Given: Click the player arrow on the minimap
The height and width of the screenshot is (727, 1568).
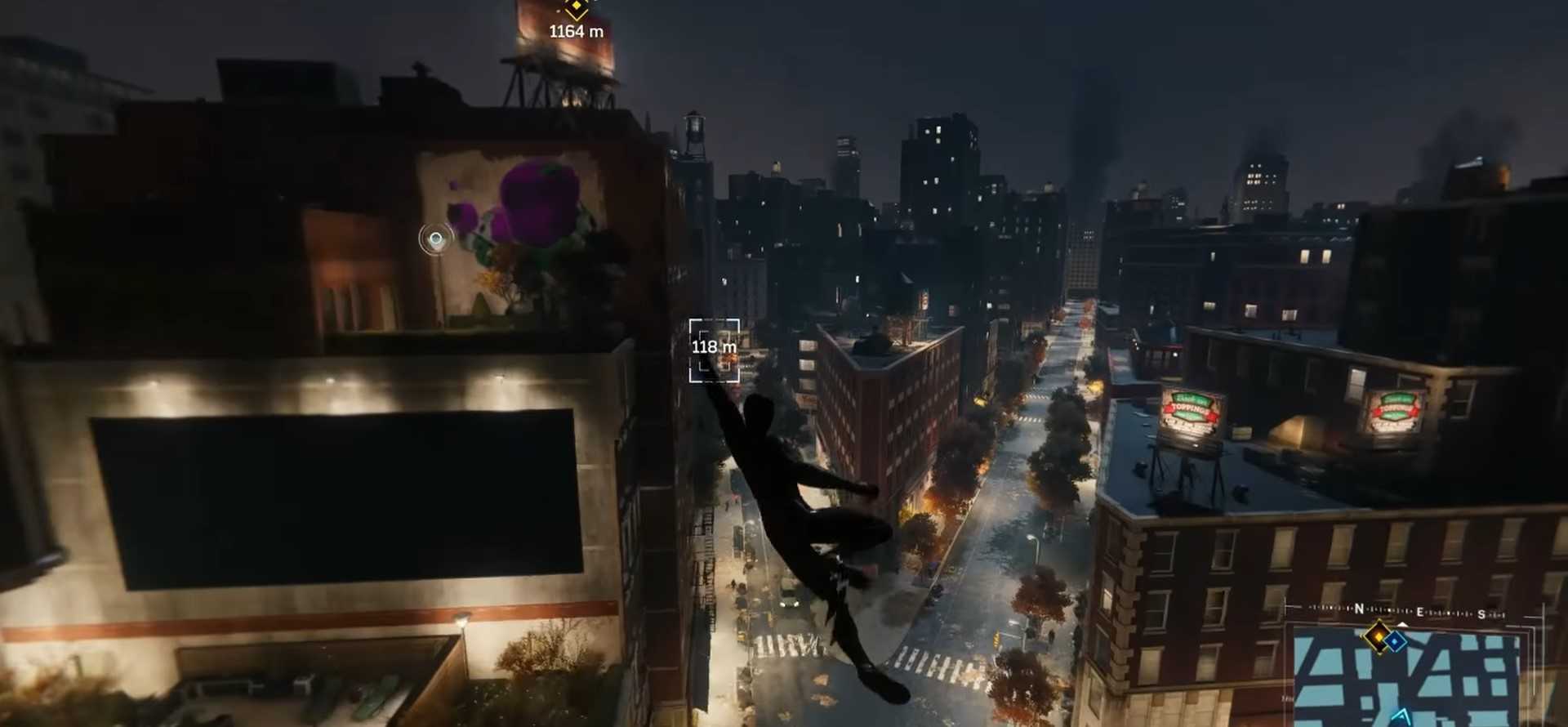Looking at the screenshot, I should pos(1401,718).
